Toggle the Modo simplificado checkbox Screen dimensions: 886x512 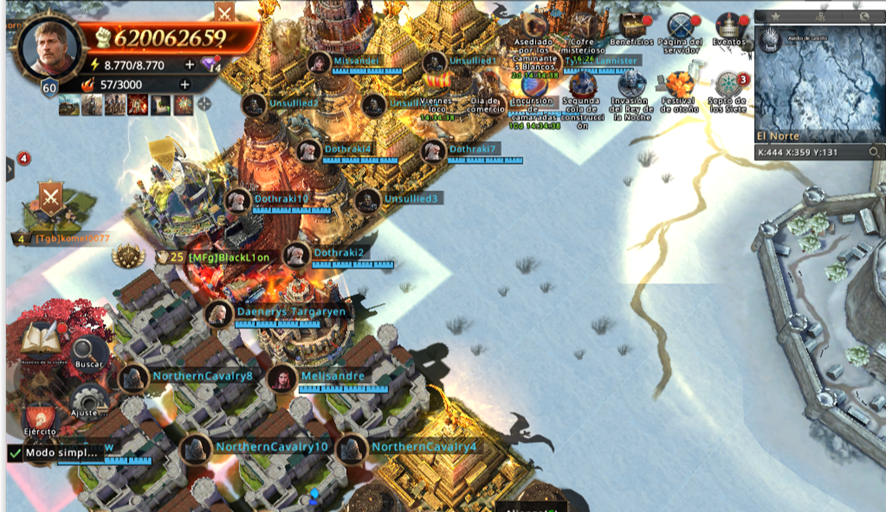[x=15, y=453]
